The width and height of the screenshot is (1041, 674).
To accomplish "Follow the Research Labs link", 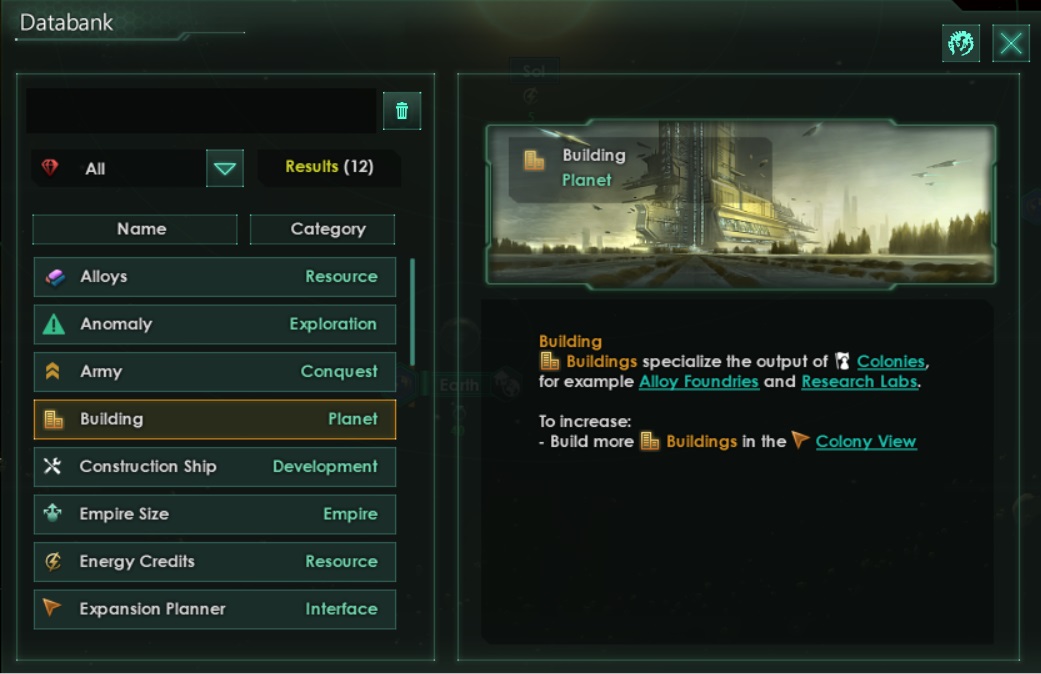I will tap(859, 382).
